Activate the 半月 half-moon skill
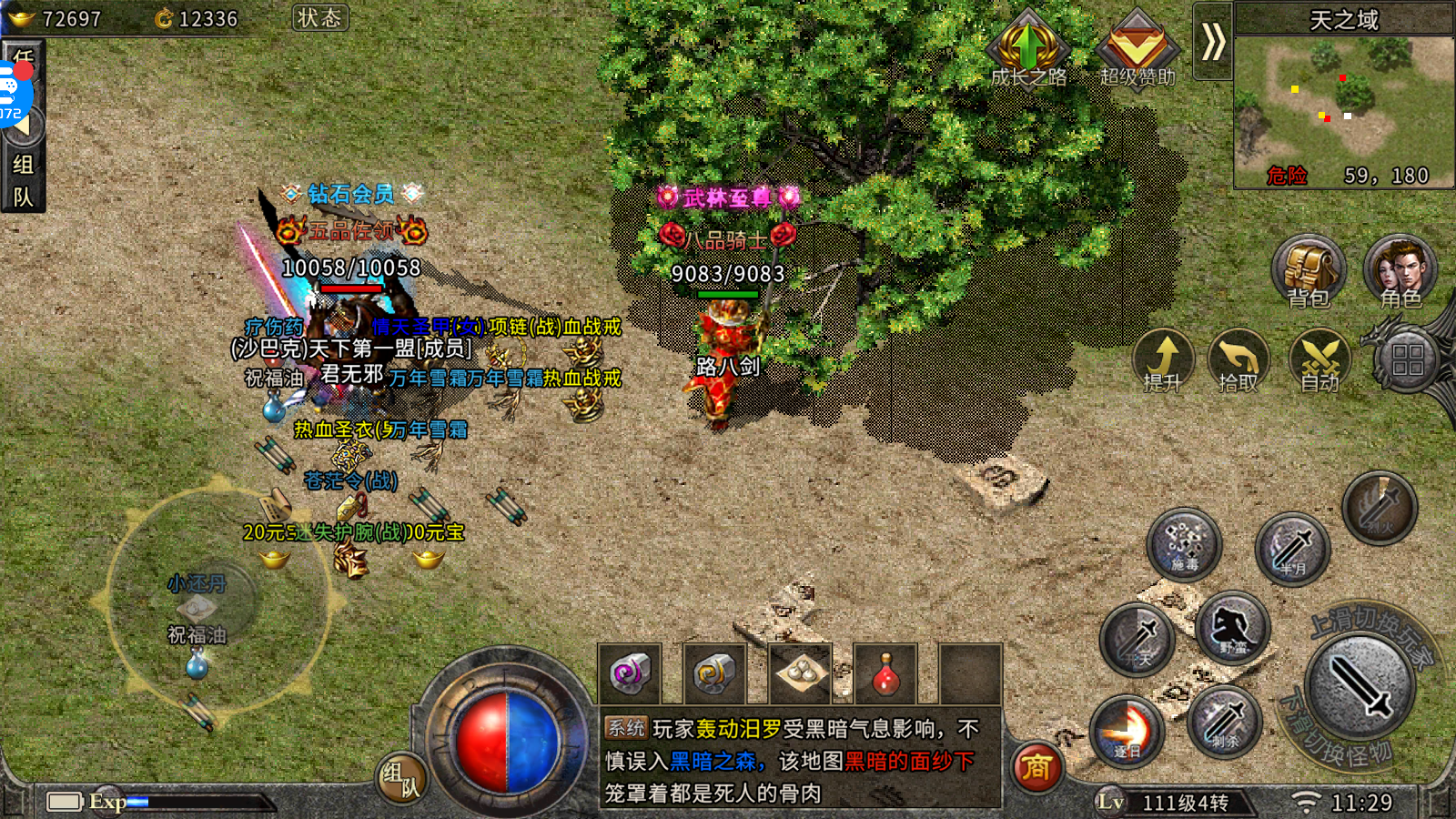The height and width of the screenshot is (819, 1456). tap(1292, 549)
